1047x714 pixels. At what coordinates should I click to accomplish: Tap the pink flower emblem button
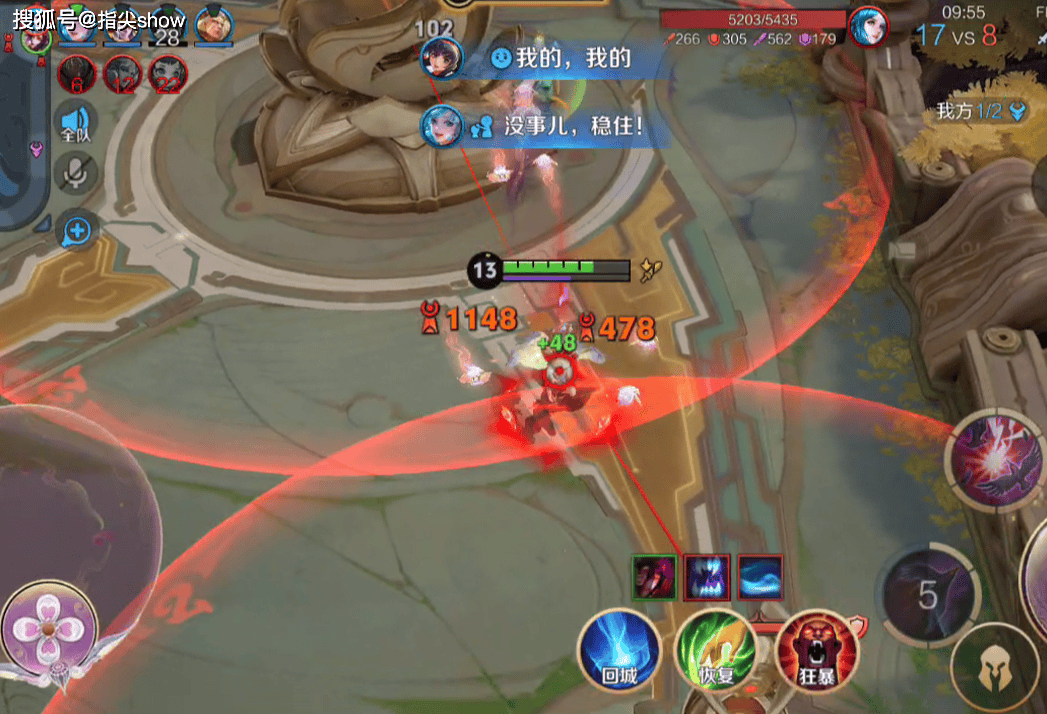point(49,632)
